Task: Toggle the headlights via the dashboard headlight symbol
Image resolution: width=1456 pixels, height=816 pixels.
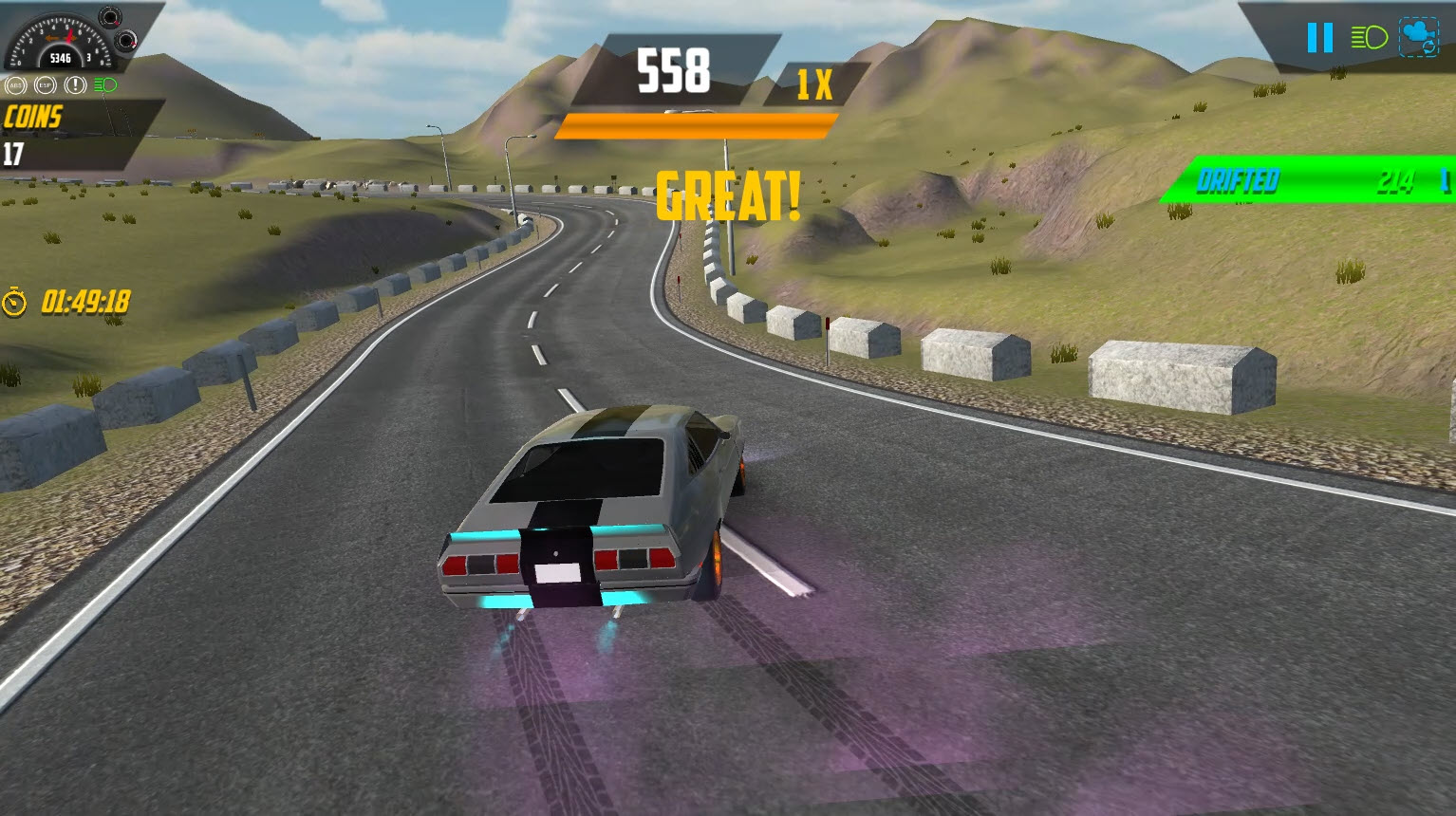Action: click(x=104, y=84)
